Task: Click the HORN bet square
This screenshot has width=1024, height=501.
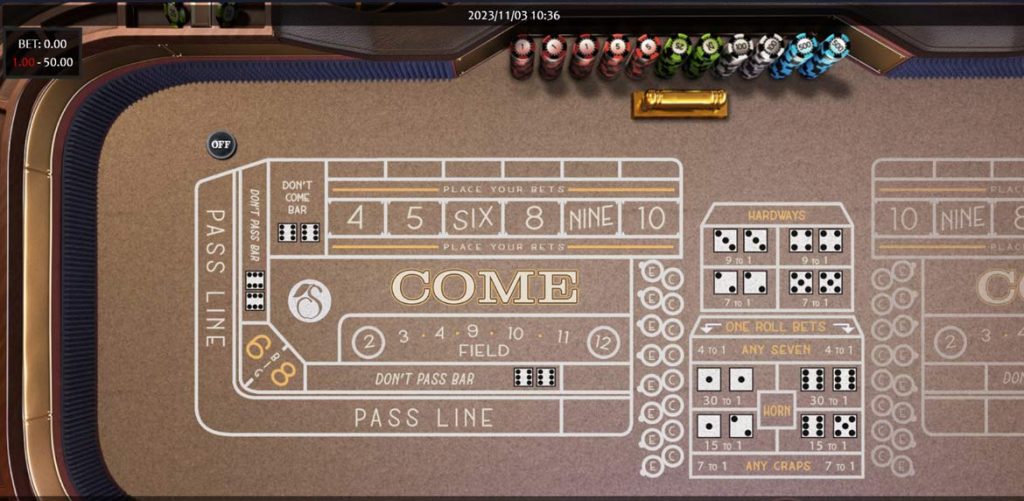Action: tap(777, 410)
